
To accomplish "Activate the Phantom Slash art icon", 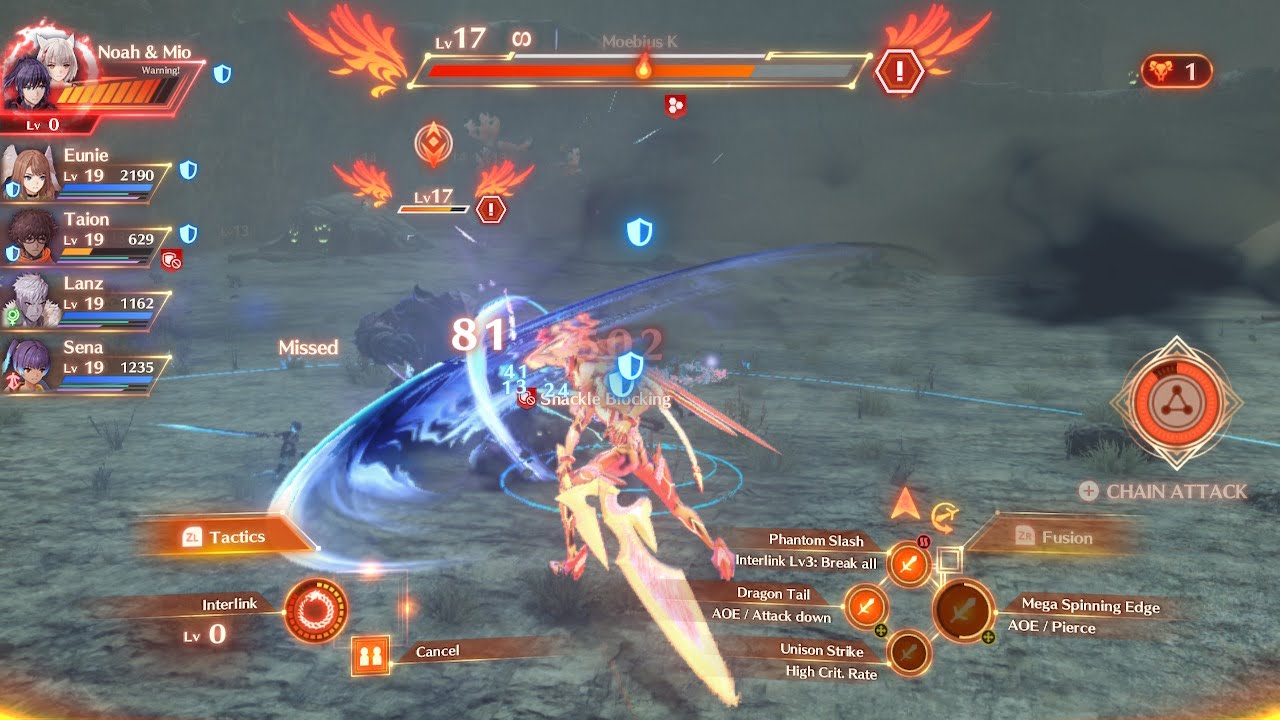I will (908, 565).
